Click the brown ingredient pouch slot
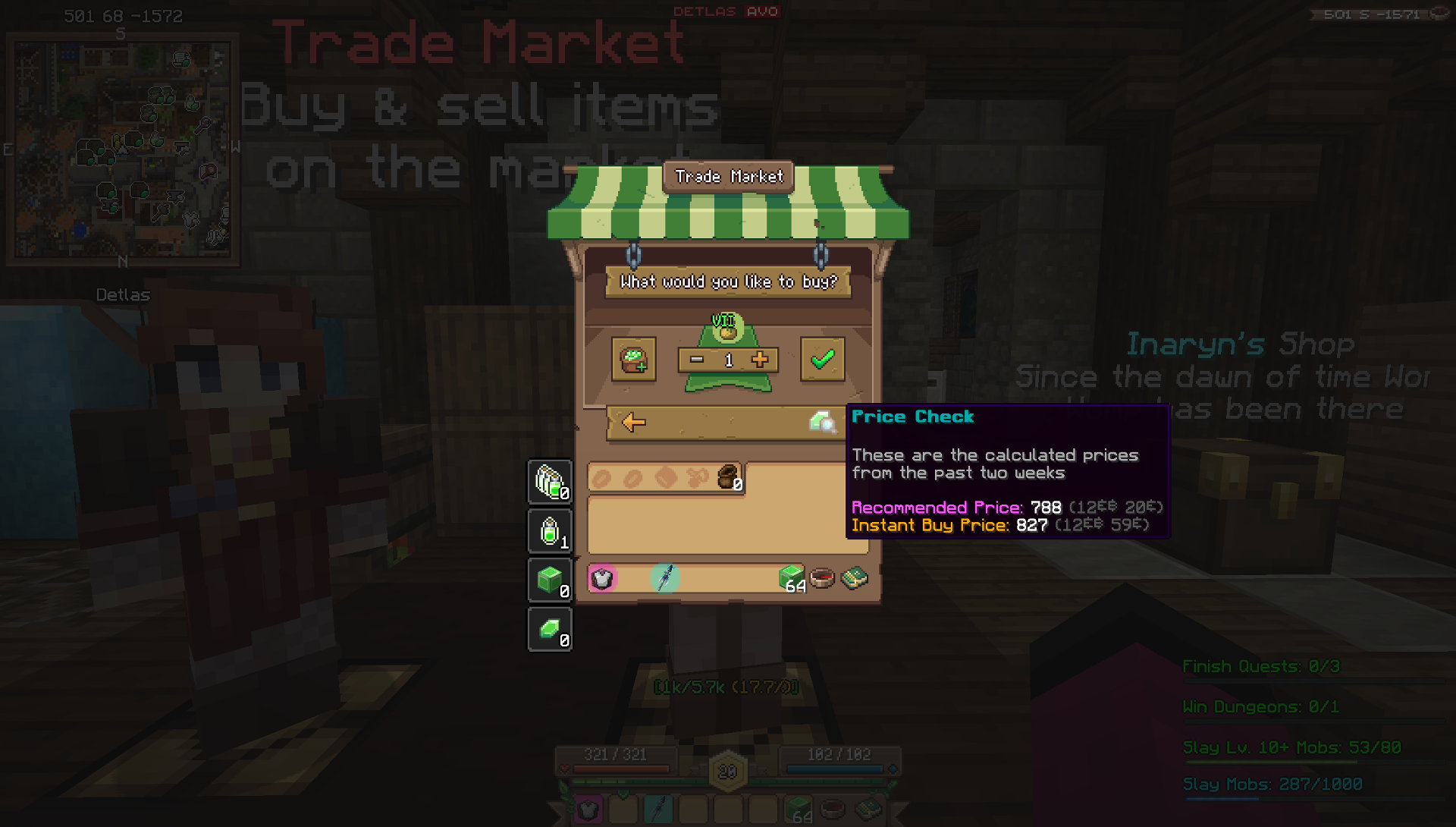 pos(728,477)
